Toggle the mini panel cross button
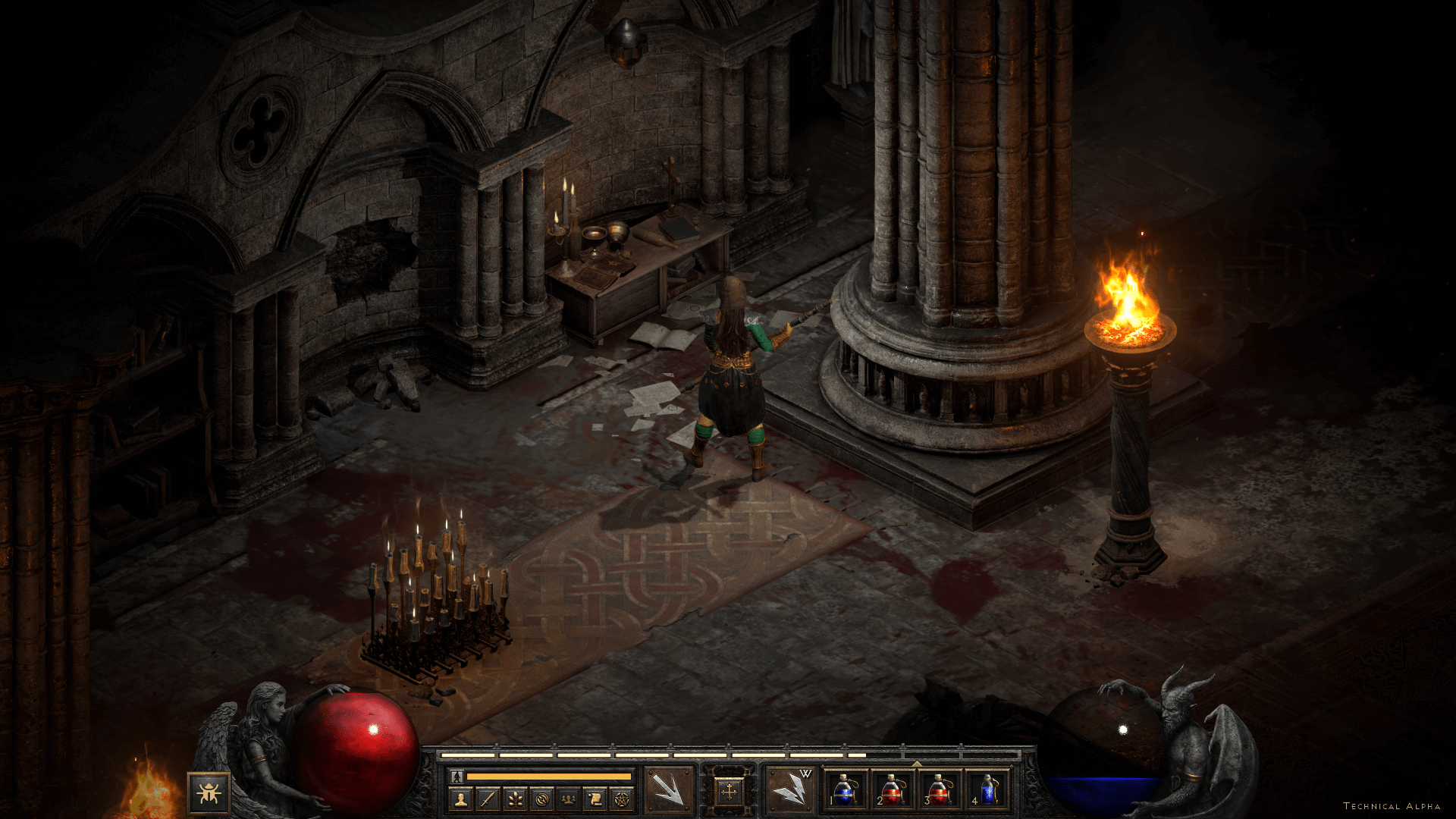This screenshot has width=1456, height=819. pyautogui.click(x=729, y=792)
